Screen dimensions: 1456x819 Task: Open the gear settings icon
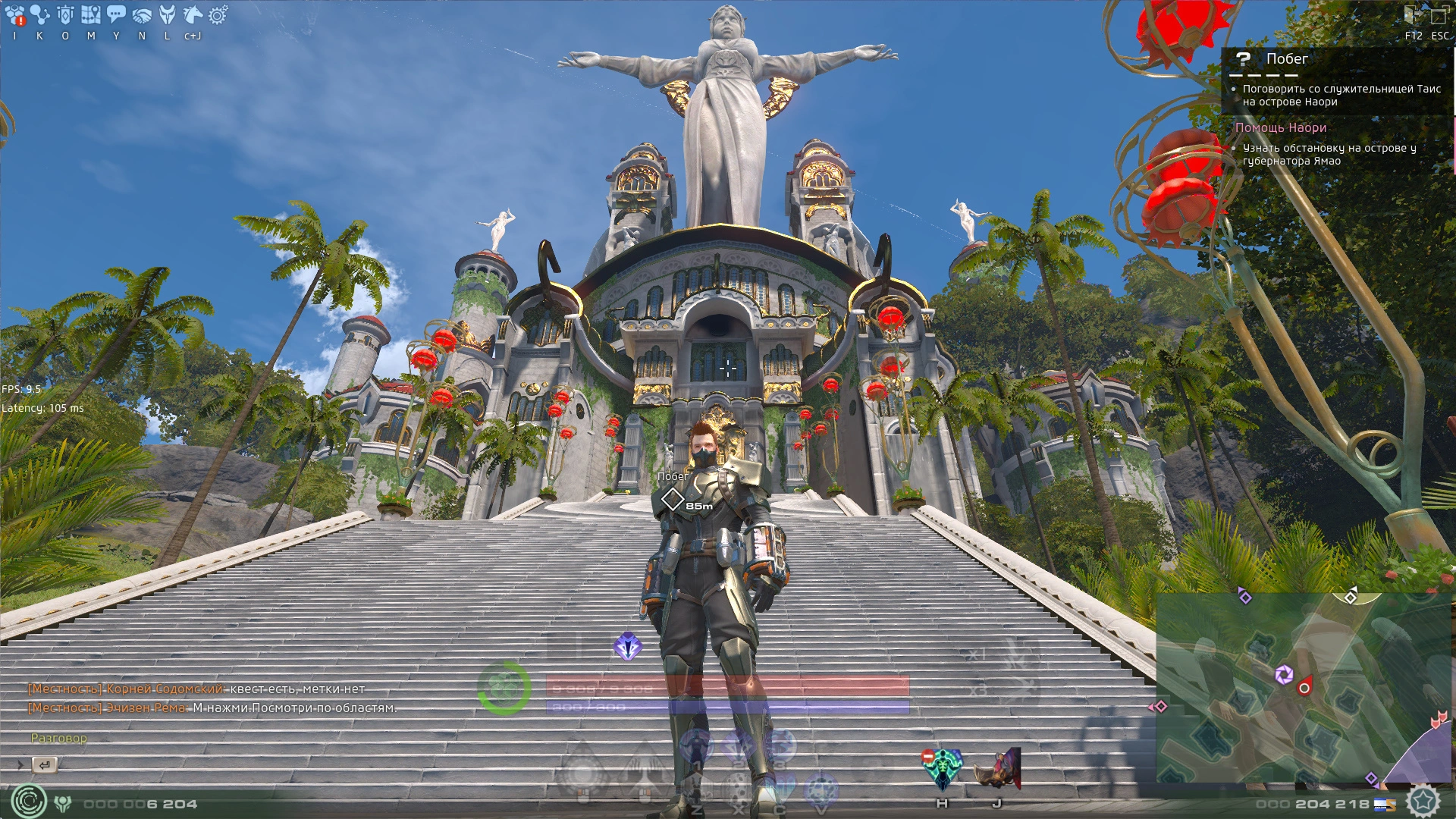coord(218,15)
